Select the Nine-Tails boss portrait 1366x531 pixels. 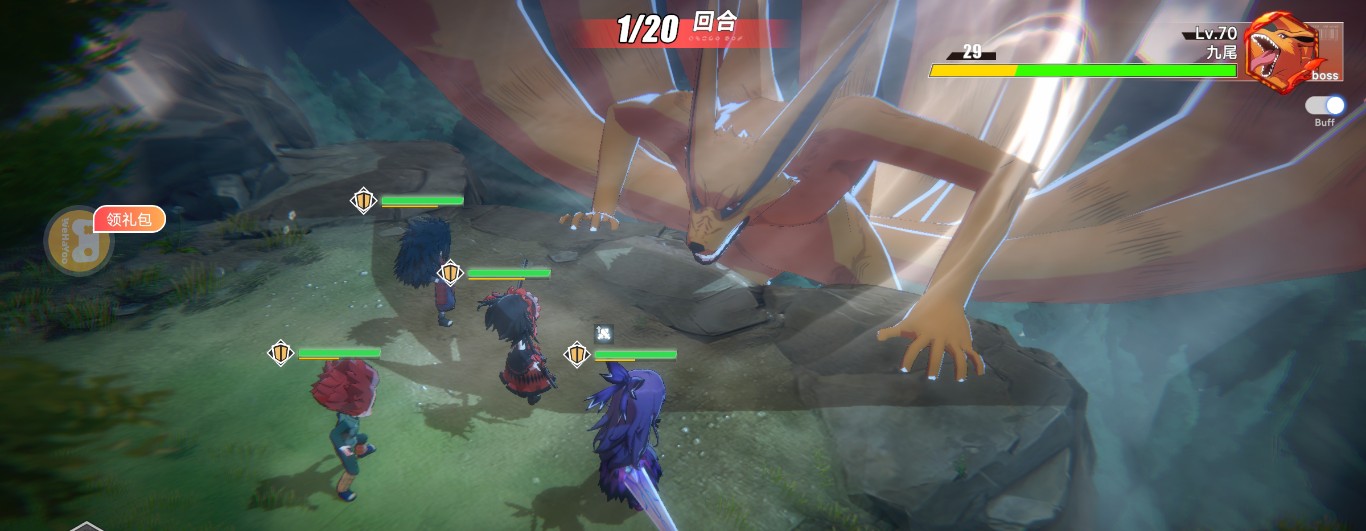point(1284,51)
